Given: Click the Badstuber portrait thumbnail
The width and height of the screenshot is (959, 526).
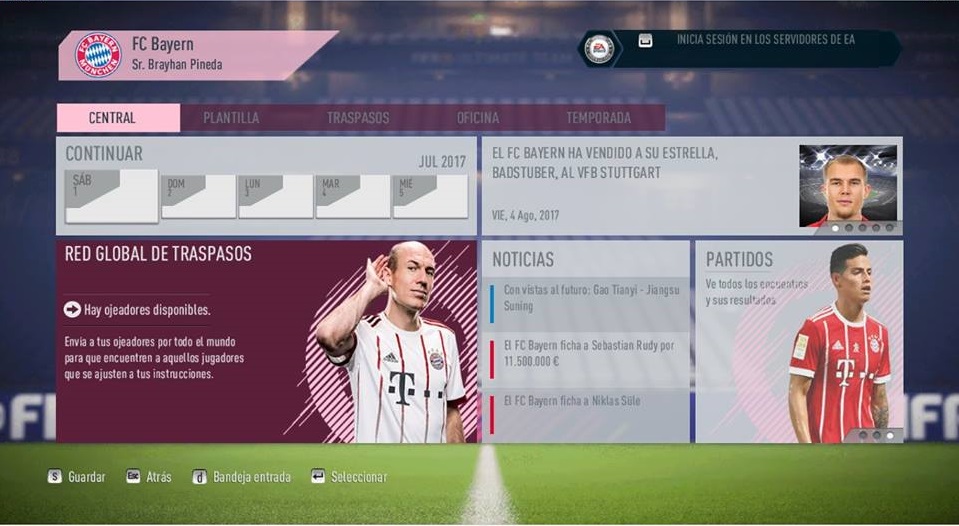Looking at the screenshot, I should (x=848, y=186).
